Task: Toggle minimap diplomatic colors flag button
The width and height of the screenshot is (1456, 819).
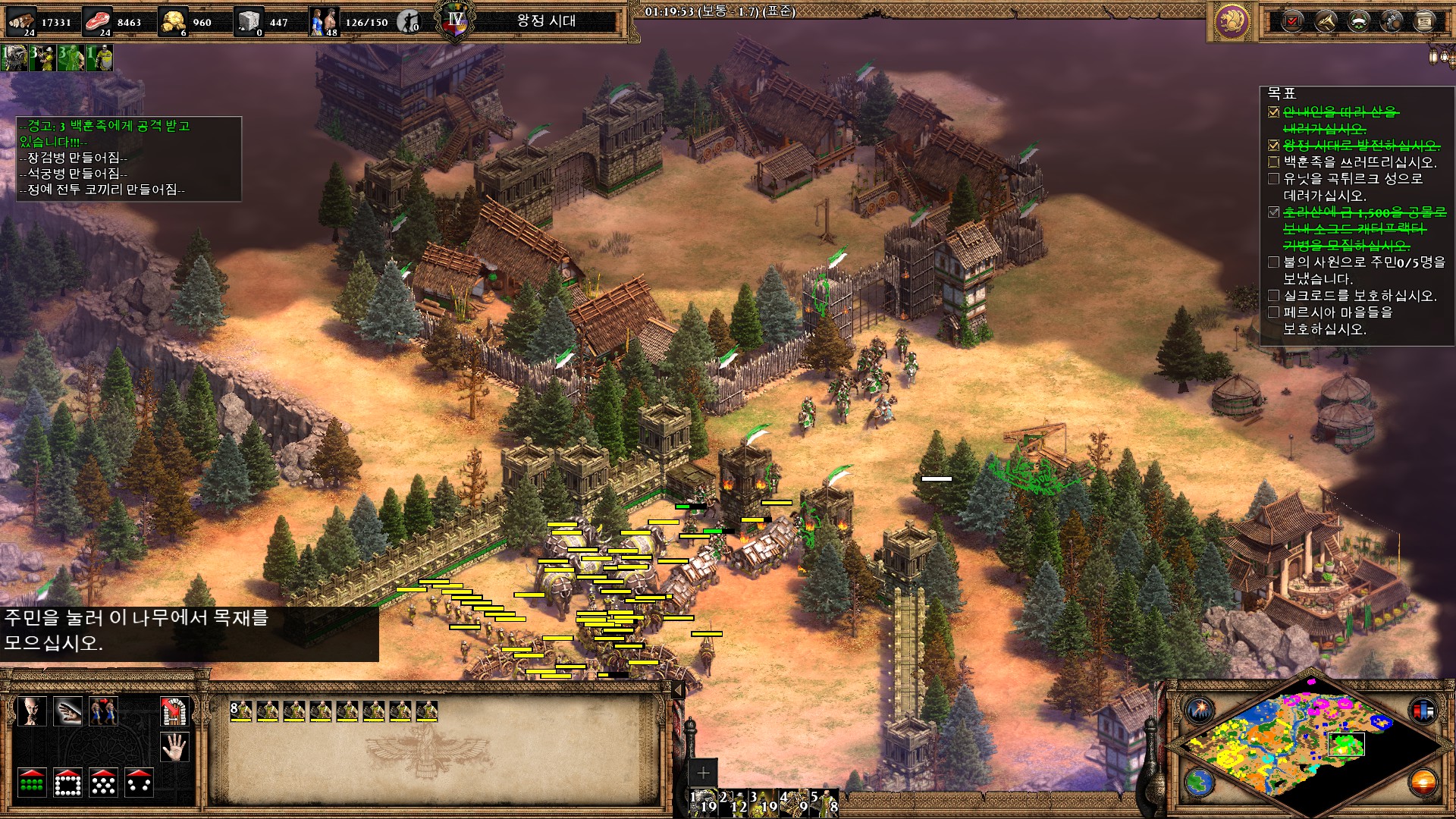Action: pyautogui.click(x=1423, y=711)
